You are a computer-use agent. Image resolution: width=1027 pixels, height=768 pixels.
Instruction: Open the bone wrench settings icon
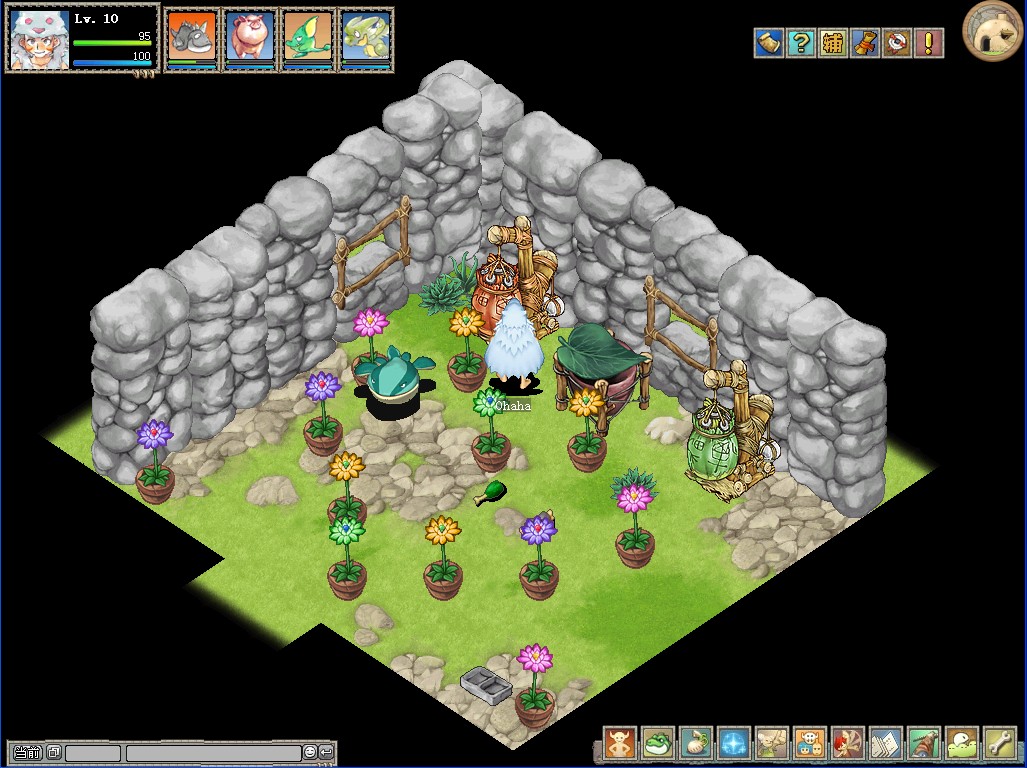coord(999,743)
